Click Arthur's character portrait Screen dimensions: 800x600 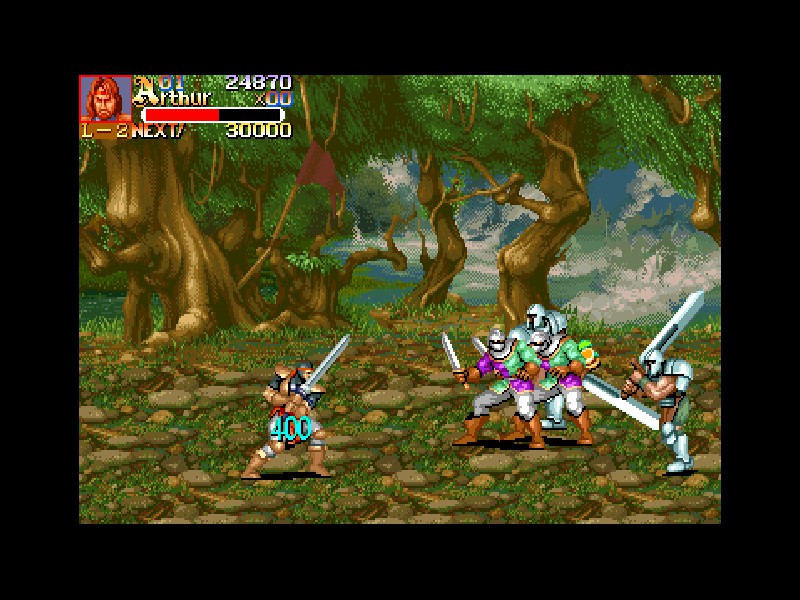pyautogui.click(x=105, y=98)
